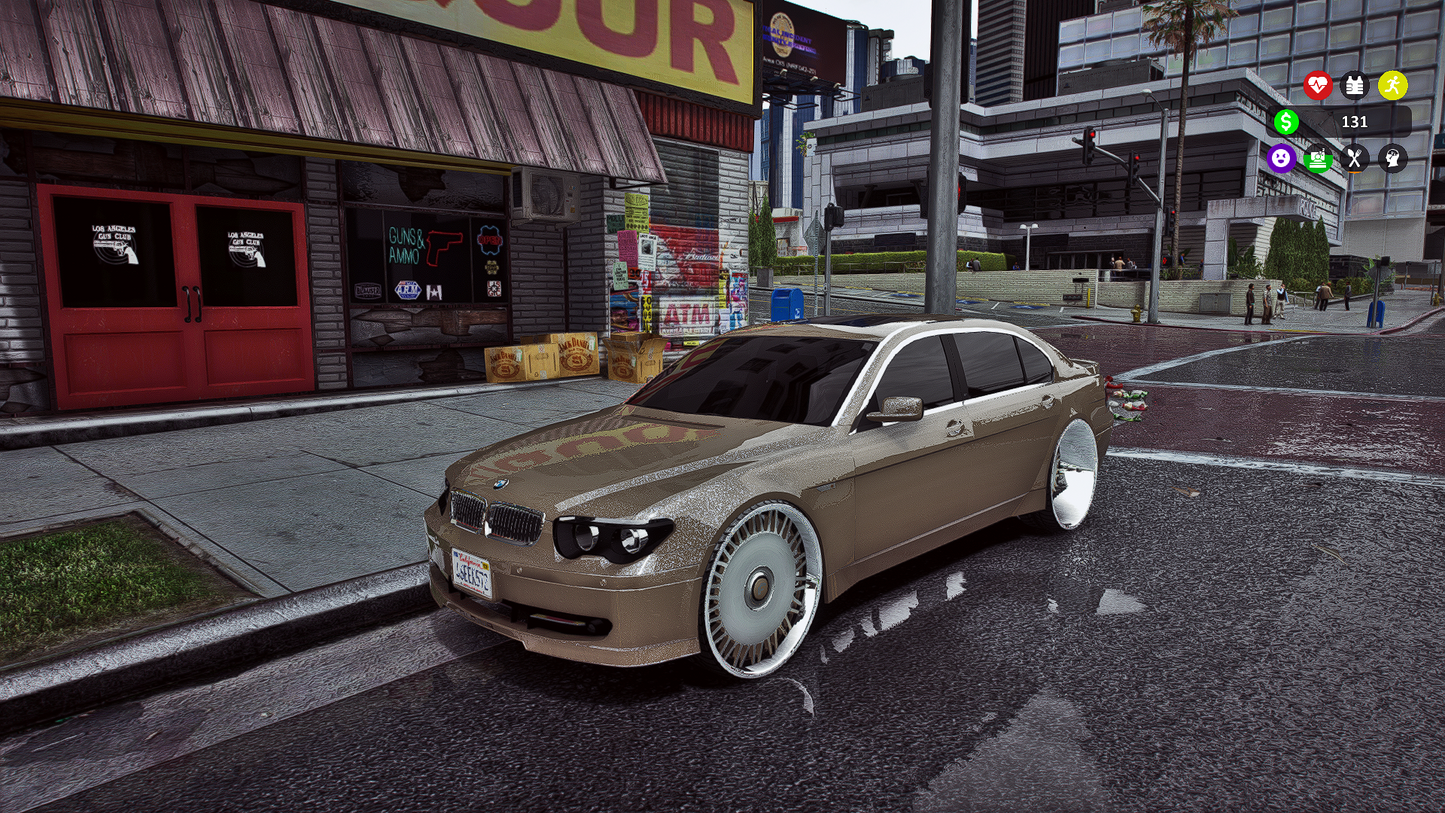Click the green ID card status icon
The image size is (1445, 813).
1318,158
